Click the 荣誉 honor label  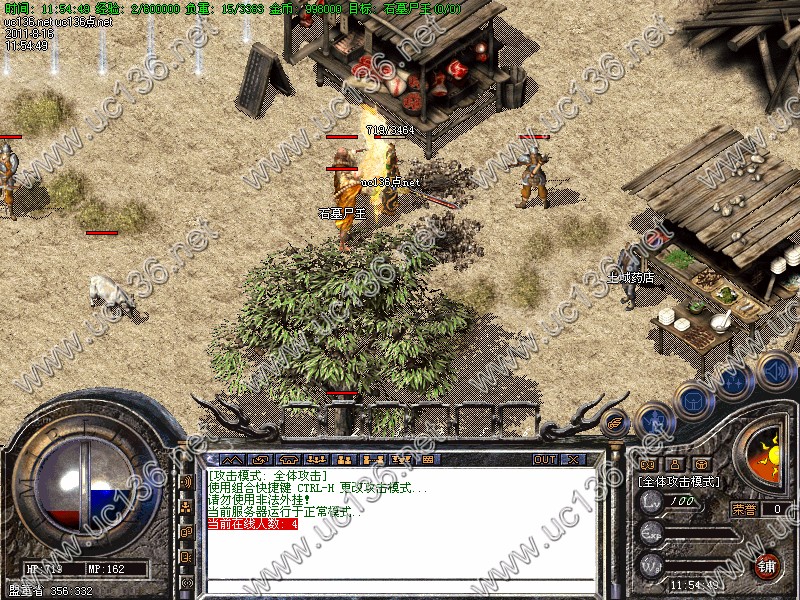[x=743, y=508]
